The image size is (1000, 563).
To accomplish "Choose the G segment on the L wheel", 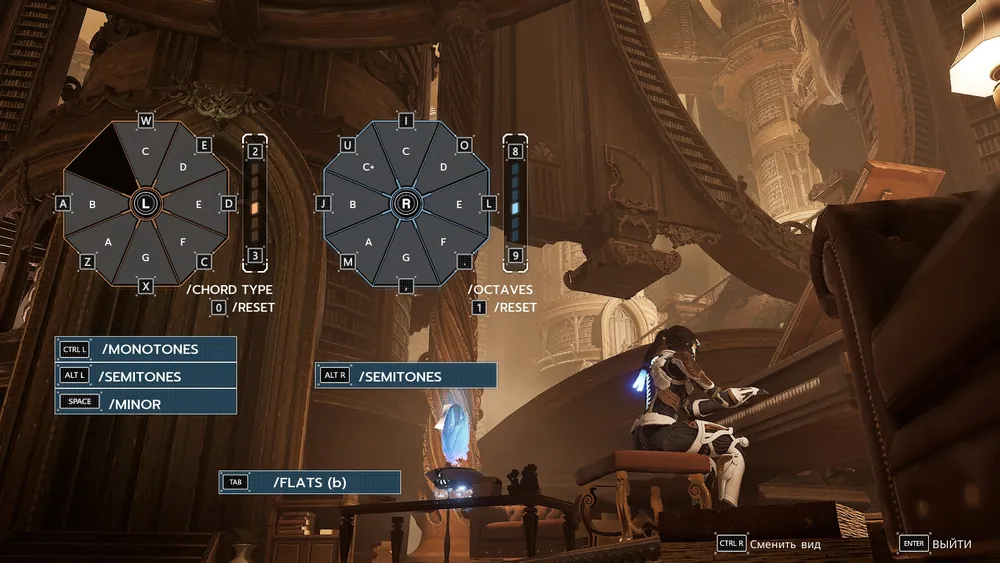I will [x=146, y=257].
